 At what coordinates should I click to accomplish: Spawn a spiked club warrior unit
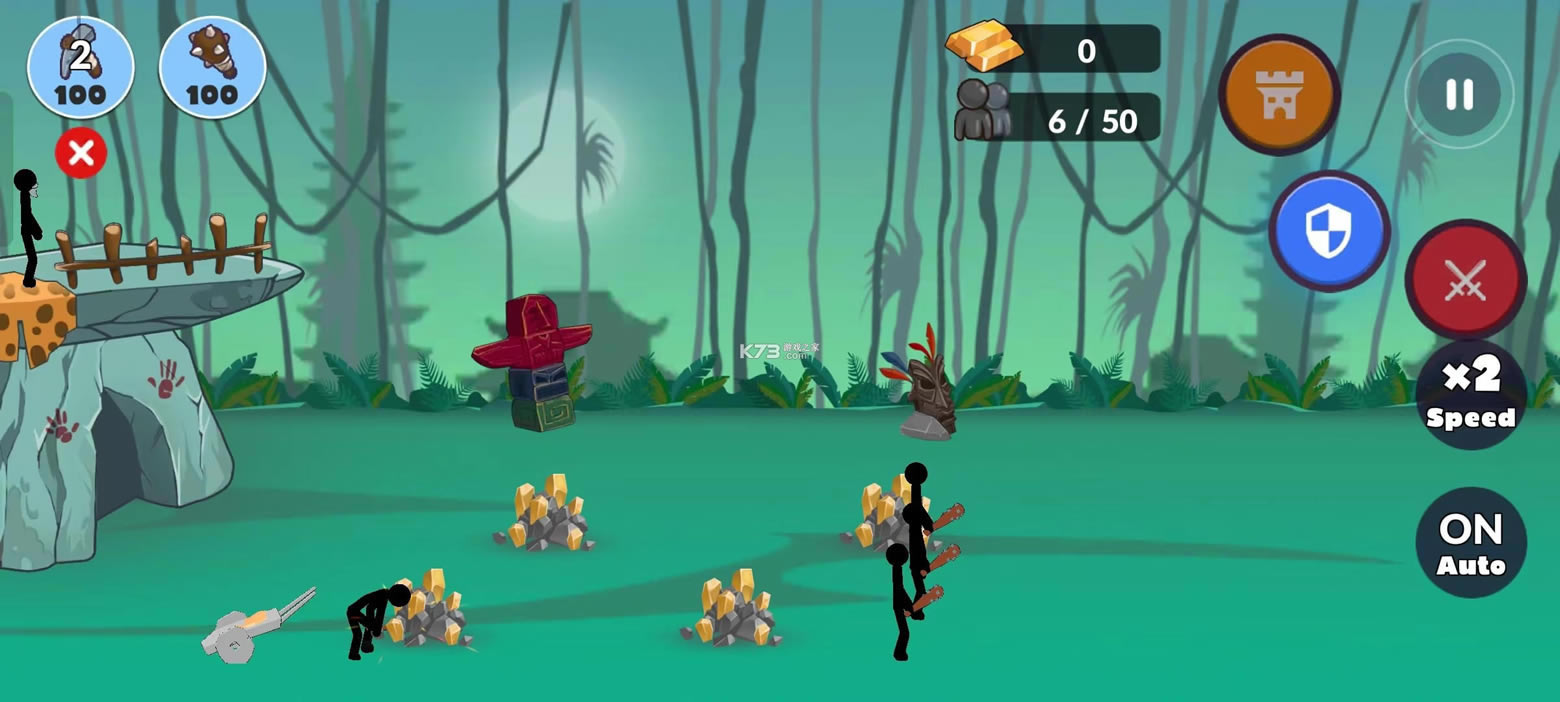pyautogui.click(x=212, y=68)
